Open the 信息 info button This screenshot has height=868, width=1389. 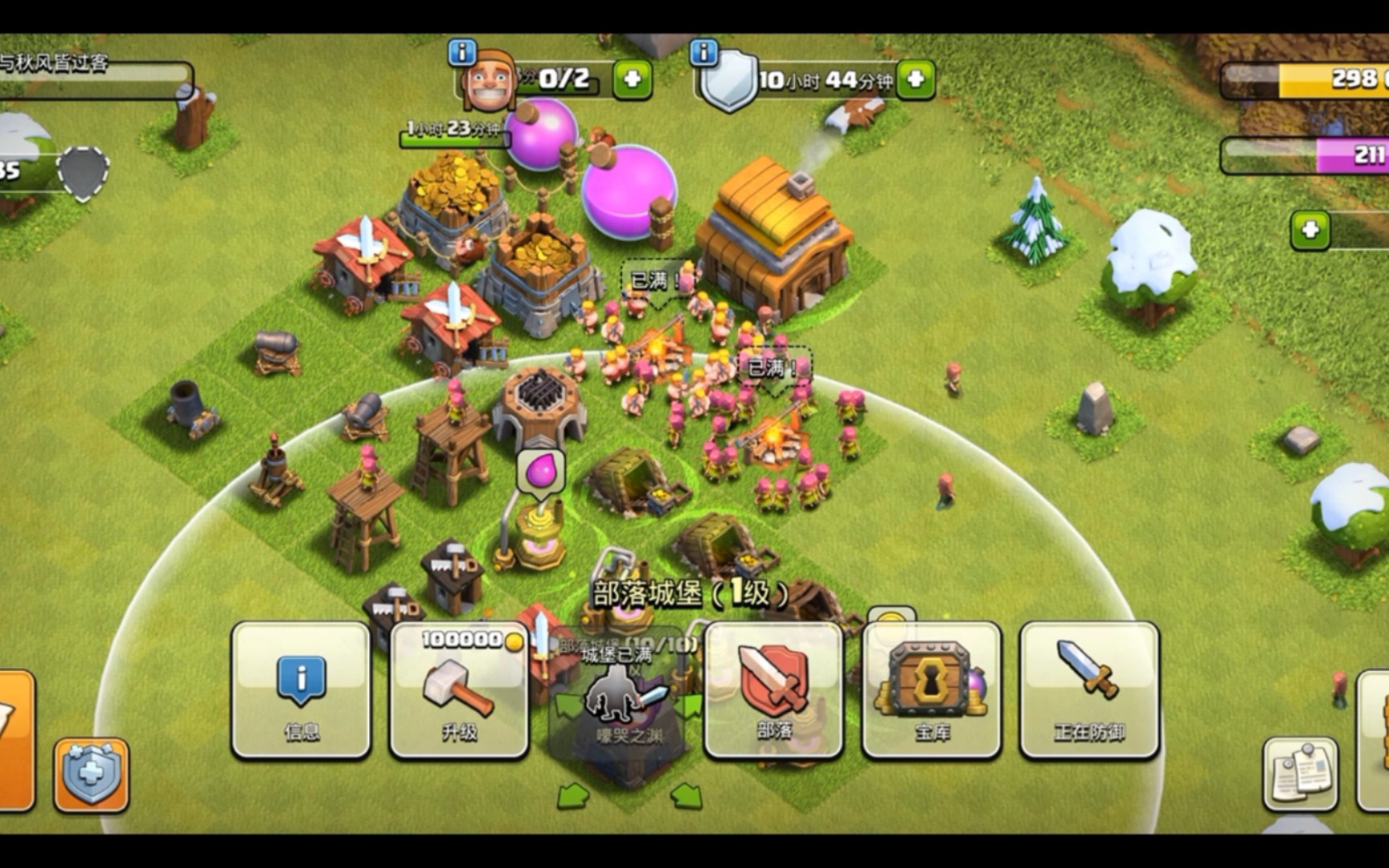pos(301,690)
